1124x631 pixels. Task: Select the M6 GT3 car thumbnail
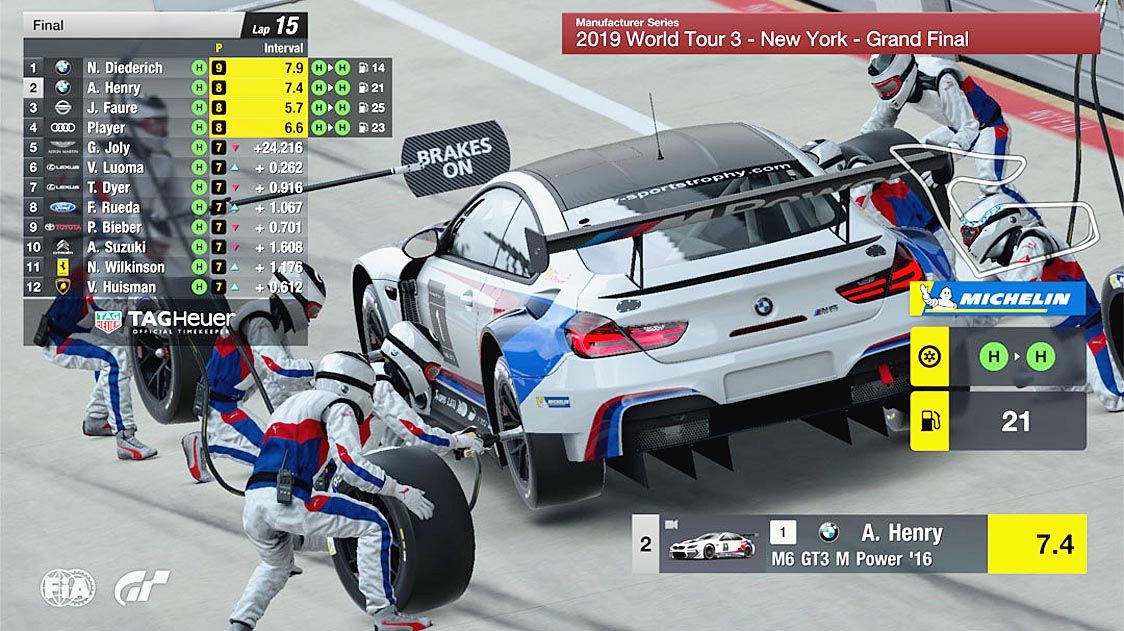click(x=712, y=545)
